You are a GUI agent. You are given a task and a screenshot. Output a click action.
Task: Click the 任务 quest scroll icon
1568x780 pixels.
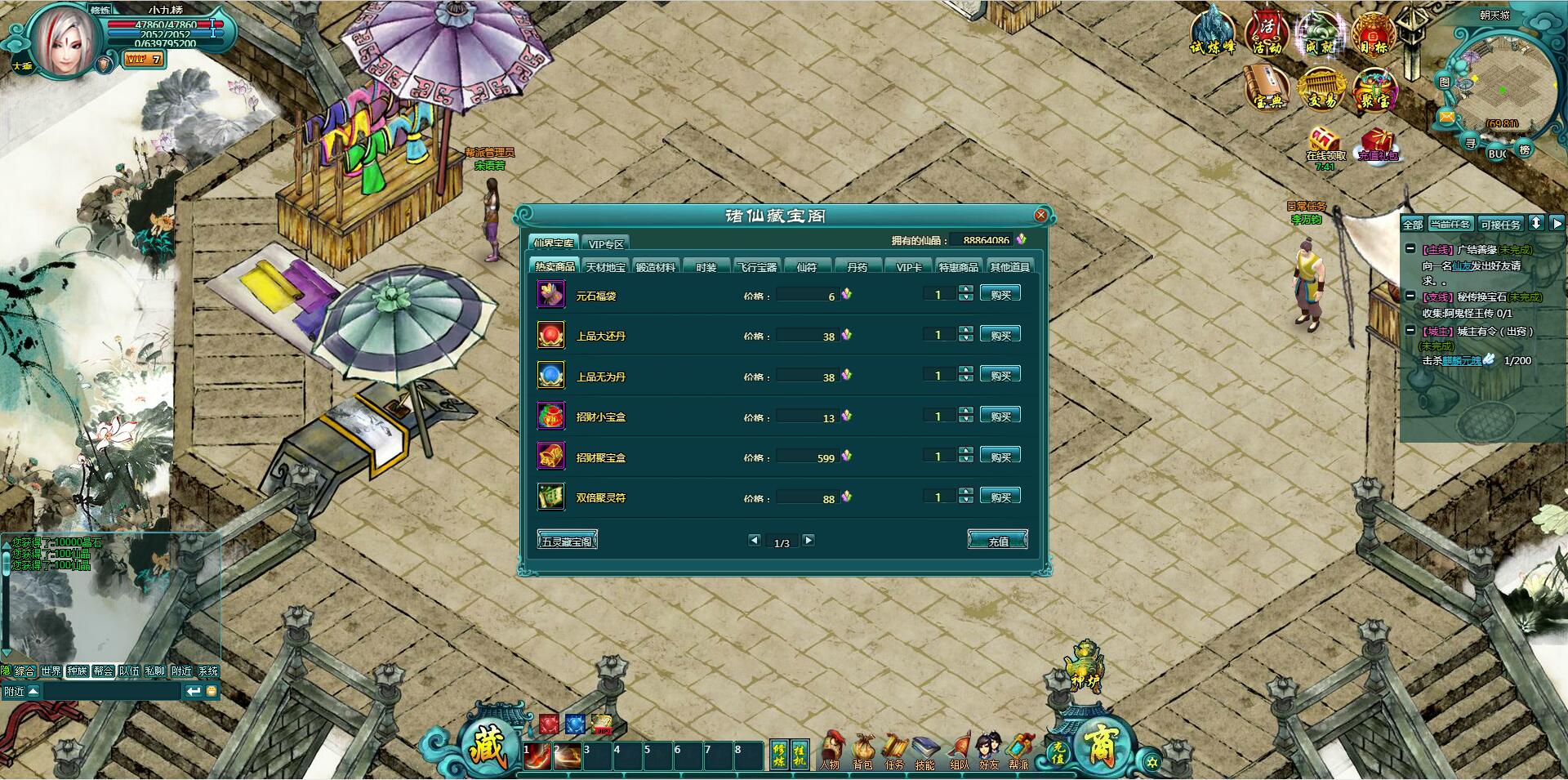point(897,748)
